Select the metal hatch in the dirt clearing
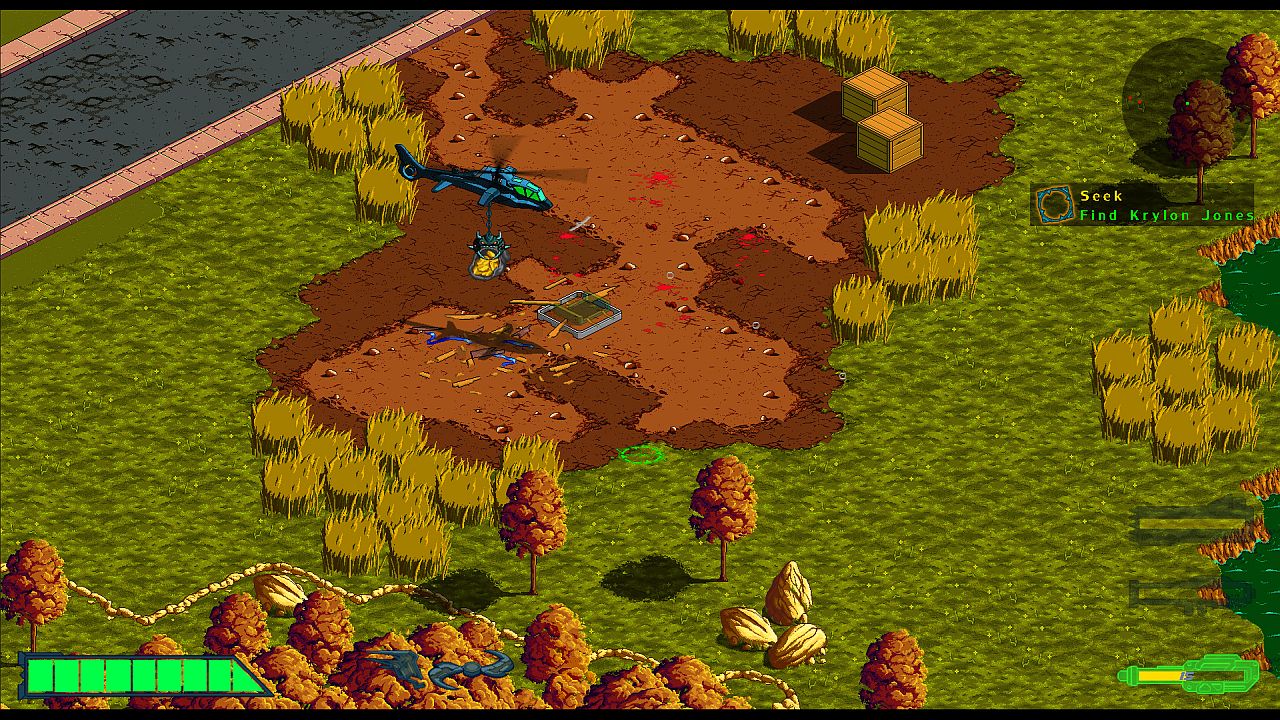Screen dimensions: 1280x720 578,315
